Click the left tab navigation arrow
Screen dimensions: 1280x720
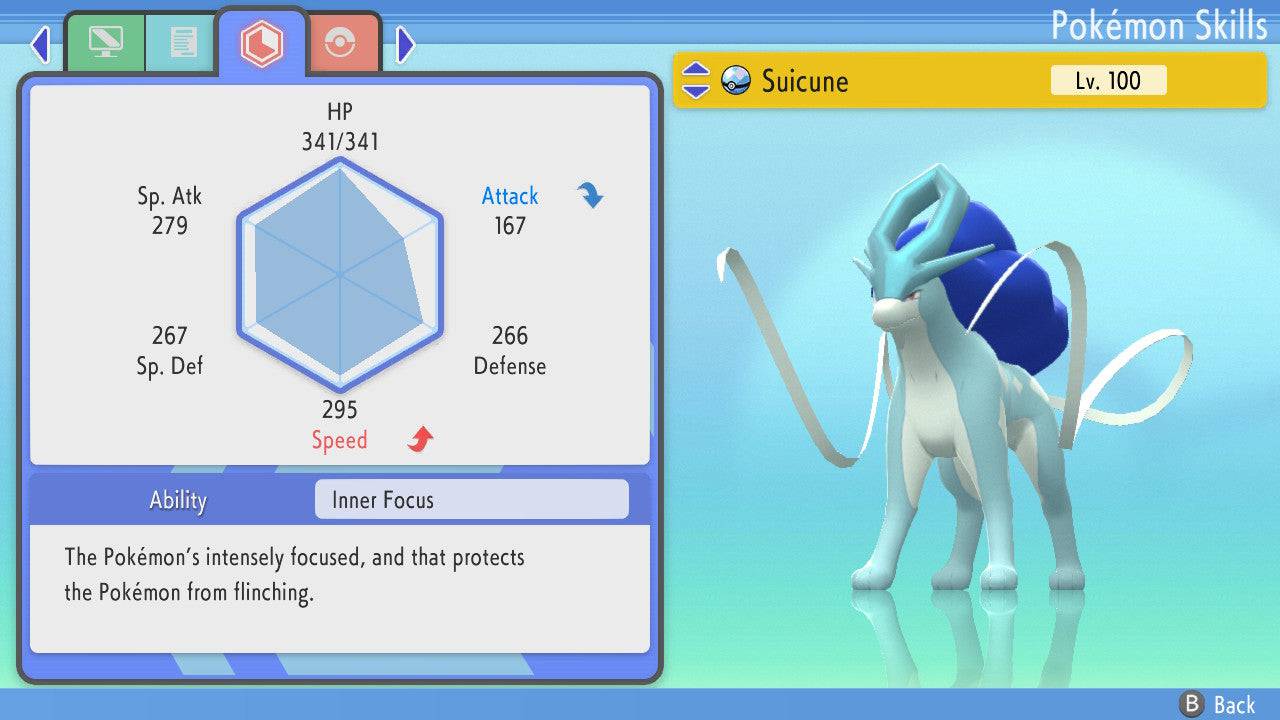coord(40,44)
